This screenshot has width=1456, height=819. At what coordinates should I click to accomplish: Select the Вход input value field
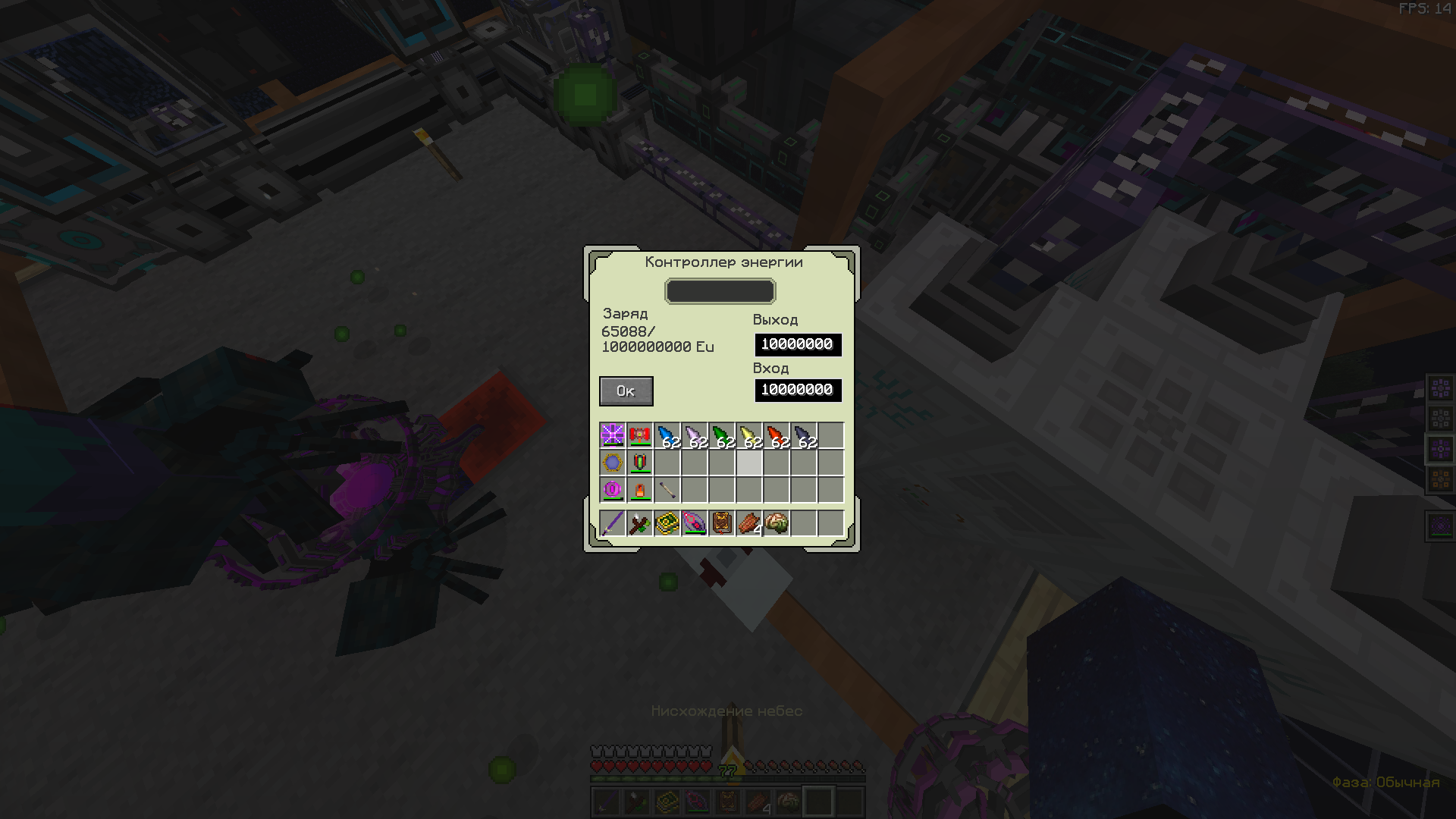[x=798, y=390]
